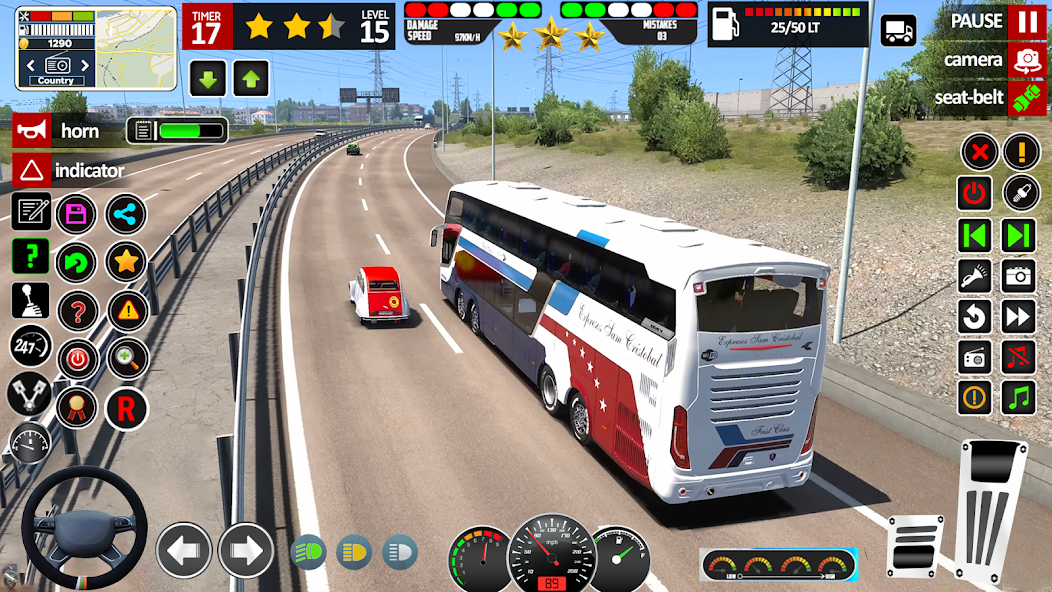Turn on the indicator

click(32, 170)
